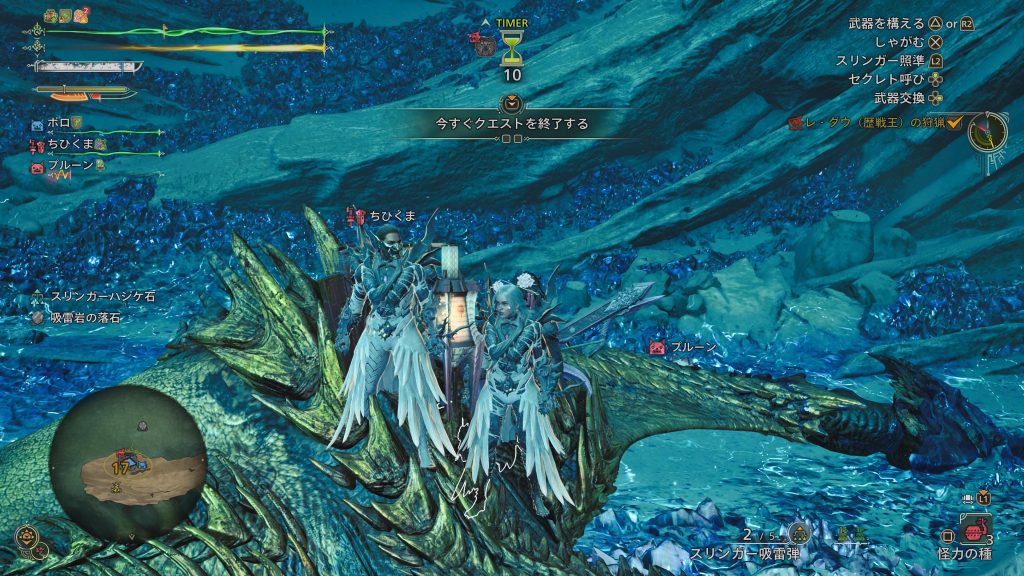Image resolution: width=1024 pixels, height=576 pixels.
Task: Select the 今すぐクエストを終了する prompt
Action: 511,124
